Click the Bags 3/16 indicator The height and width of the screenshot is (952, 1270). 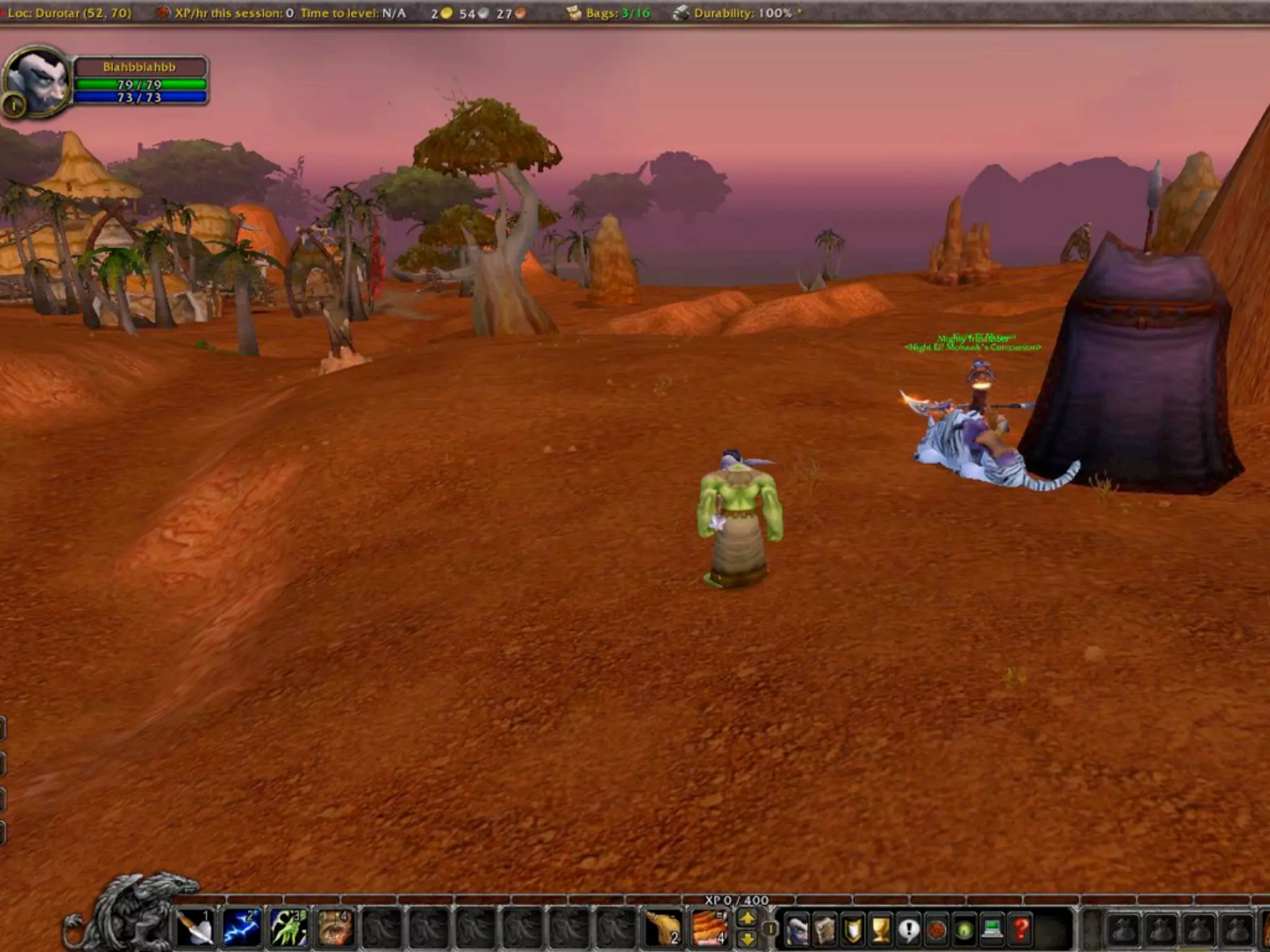(x=610, y=13)
